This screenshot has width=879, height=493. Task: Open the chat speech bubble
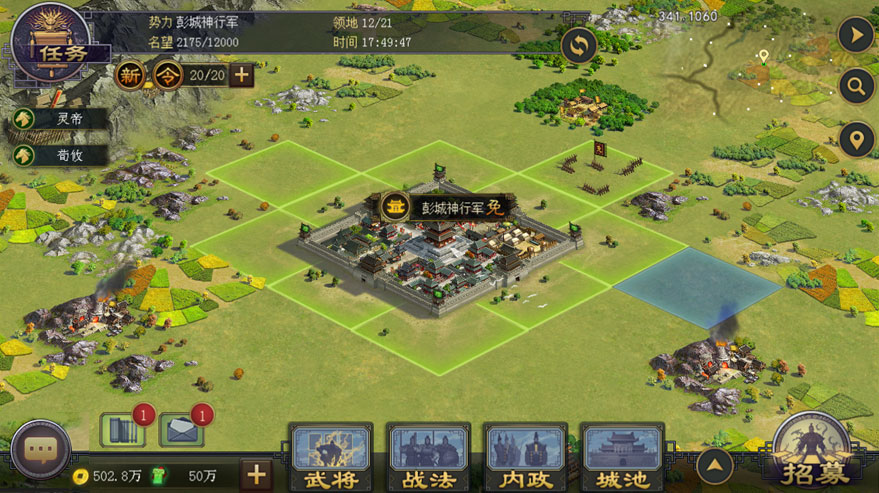click(x=40, y=450)
